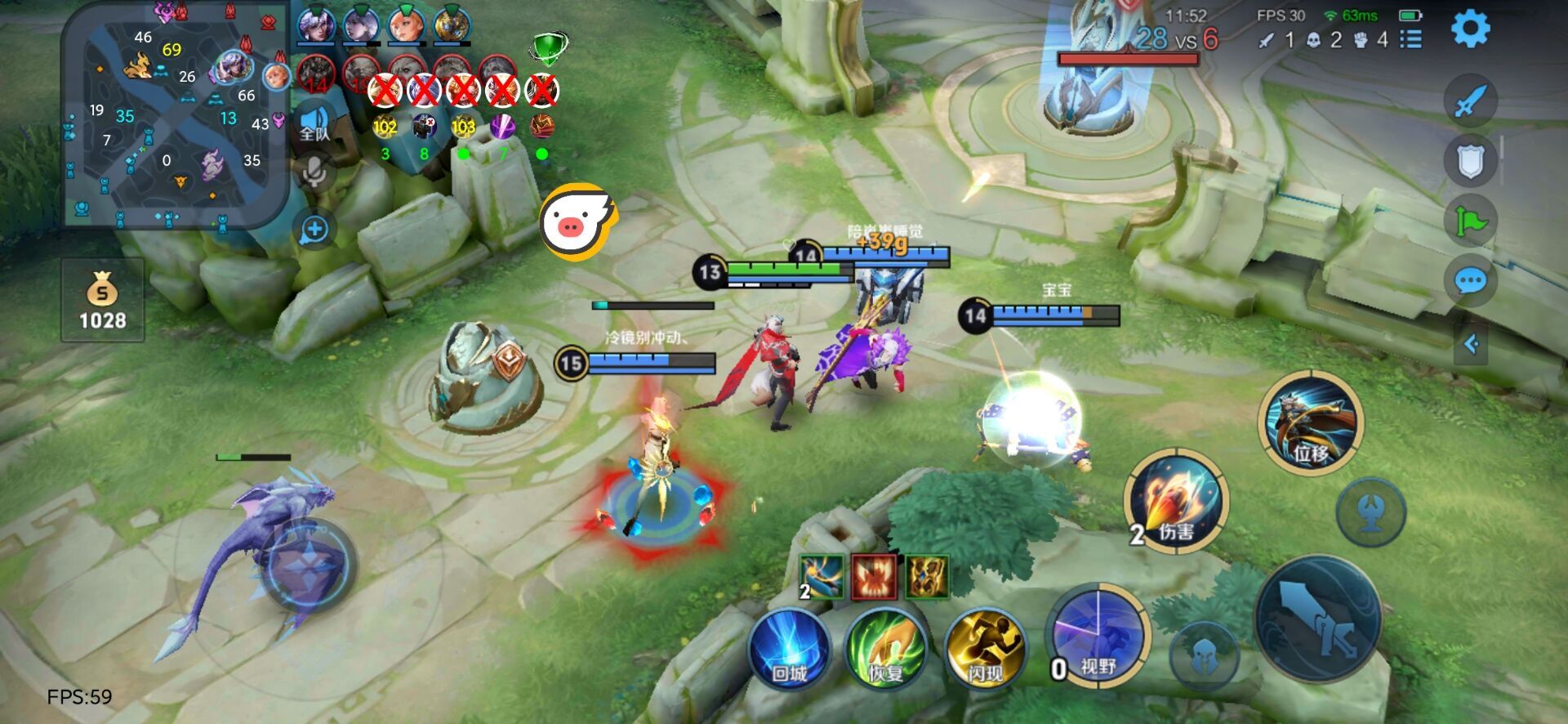Screen dimensions: 1568x724
Task: Open the chat bubble quick messages
Action: click(x=1470, y=282)
